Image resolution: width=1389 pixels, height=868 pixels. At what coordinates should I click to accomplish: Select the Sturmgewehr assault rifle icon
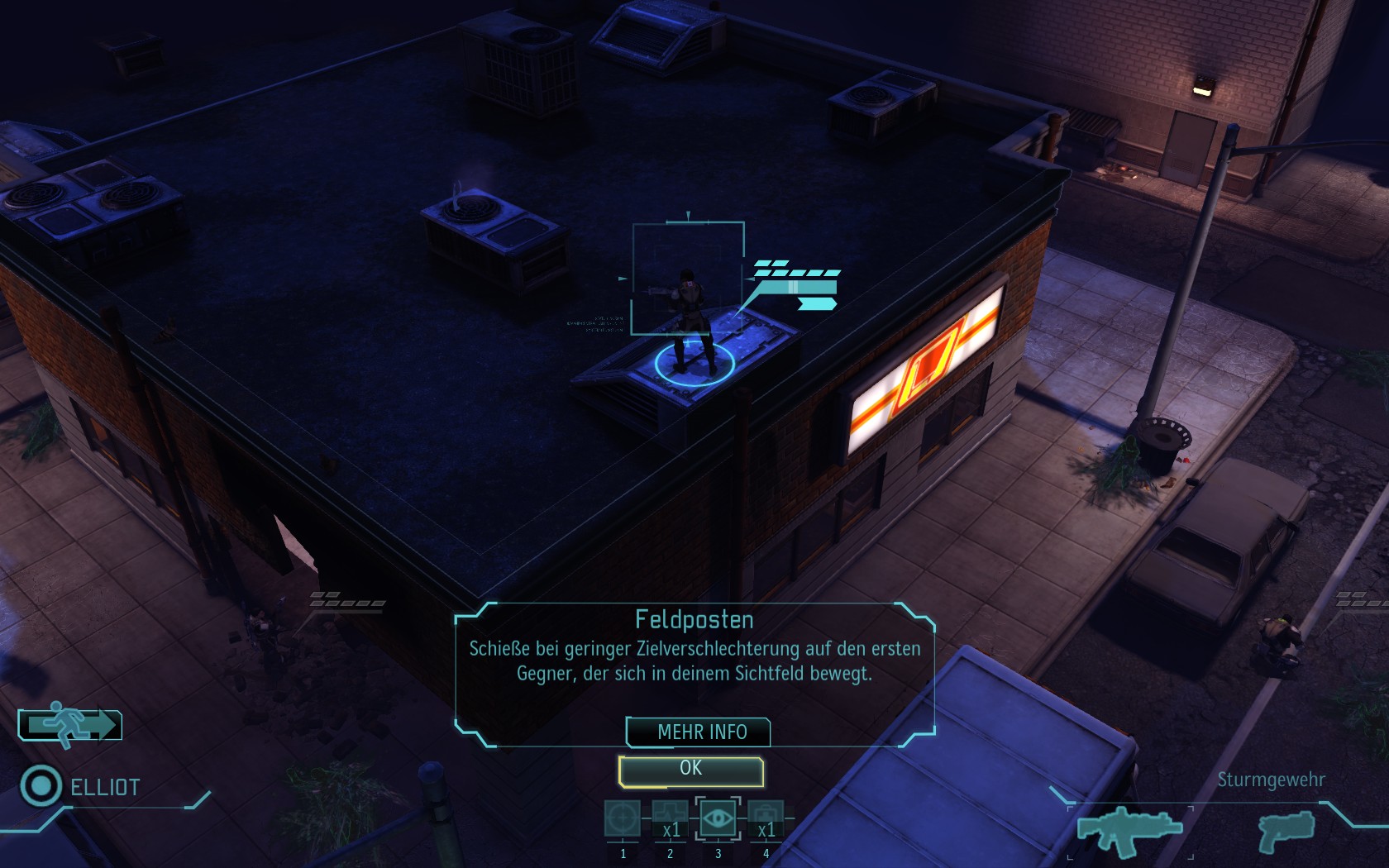[1129, 828]
